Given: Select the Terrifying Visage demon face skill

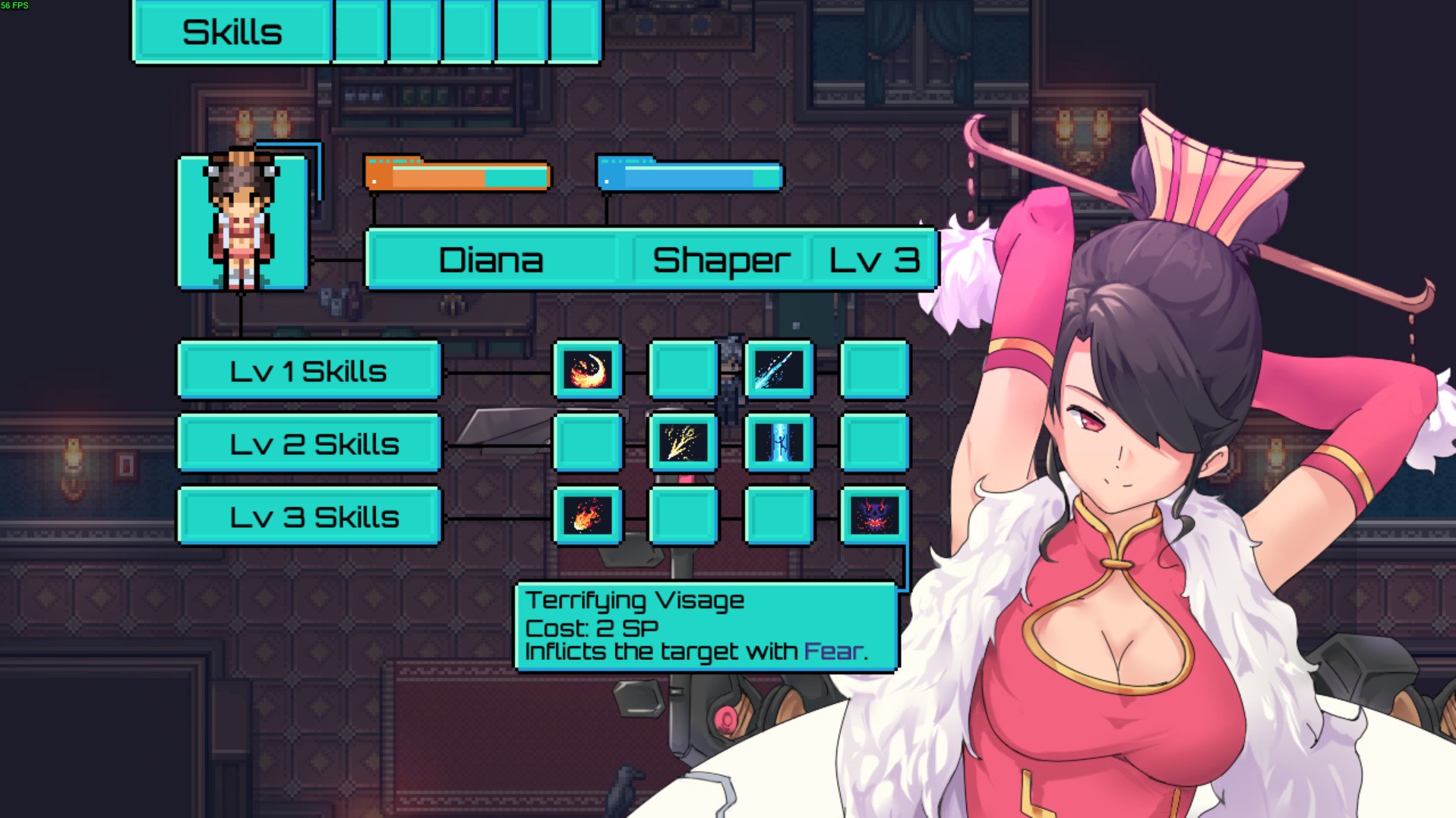Looking at the screenshot, I should click(874, 516).
